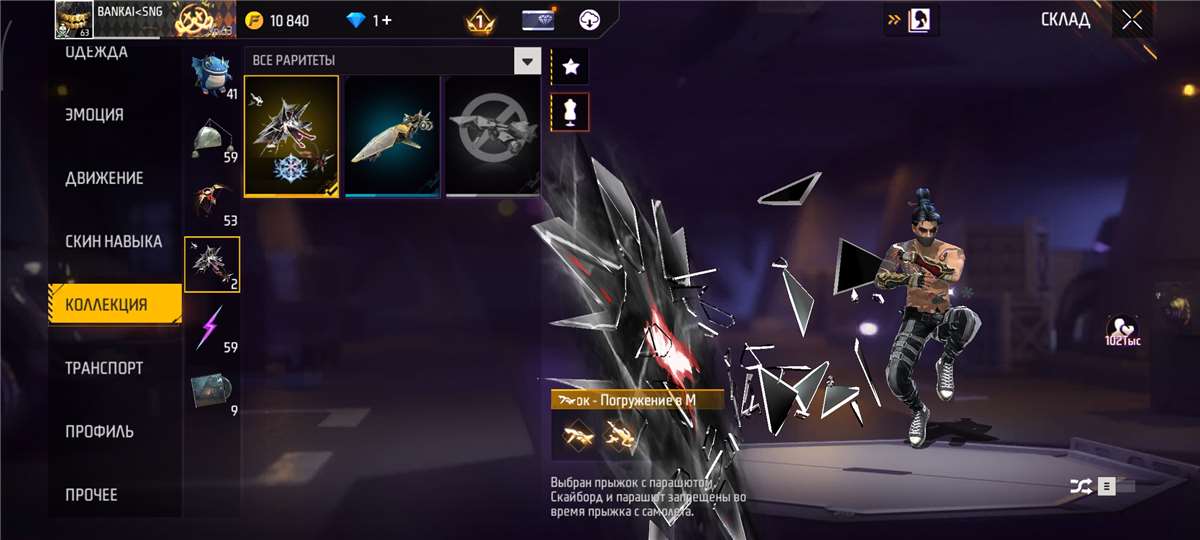Add diamonds via the diamond counter
This screenshot has height=540, width=1200.
tap(370, 20)
